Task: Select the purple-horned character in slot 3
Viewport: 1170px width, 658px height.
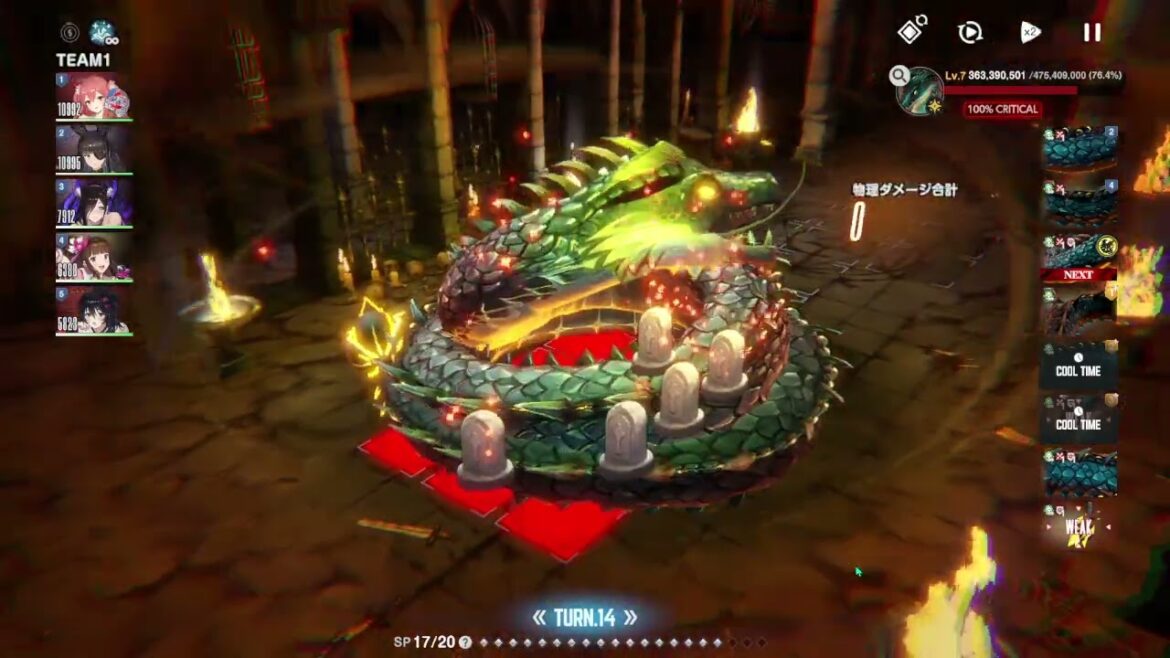Action: (93, 203)
